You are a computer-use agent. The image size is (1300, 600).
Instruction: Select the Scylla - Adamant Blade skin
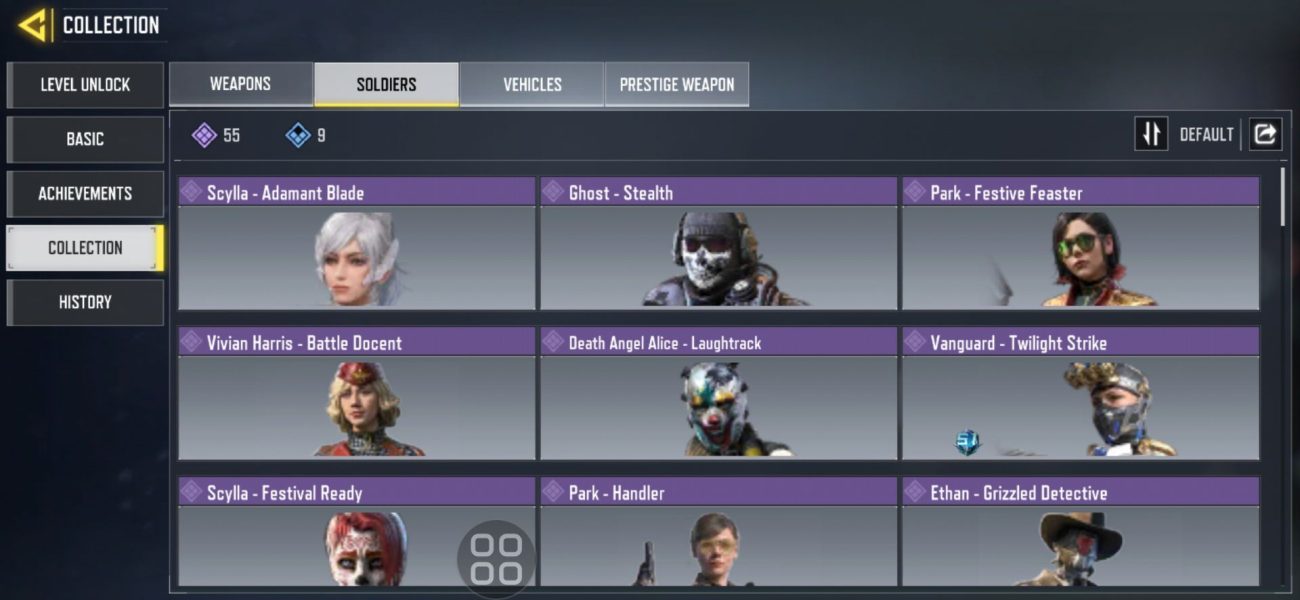[x=357, y=244]
